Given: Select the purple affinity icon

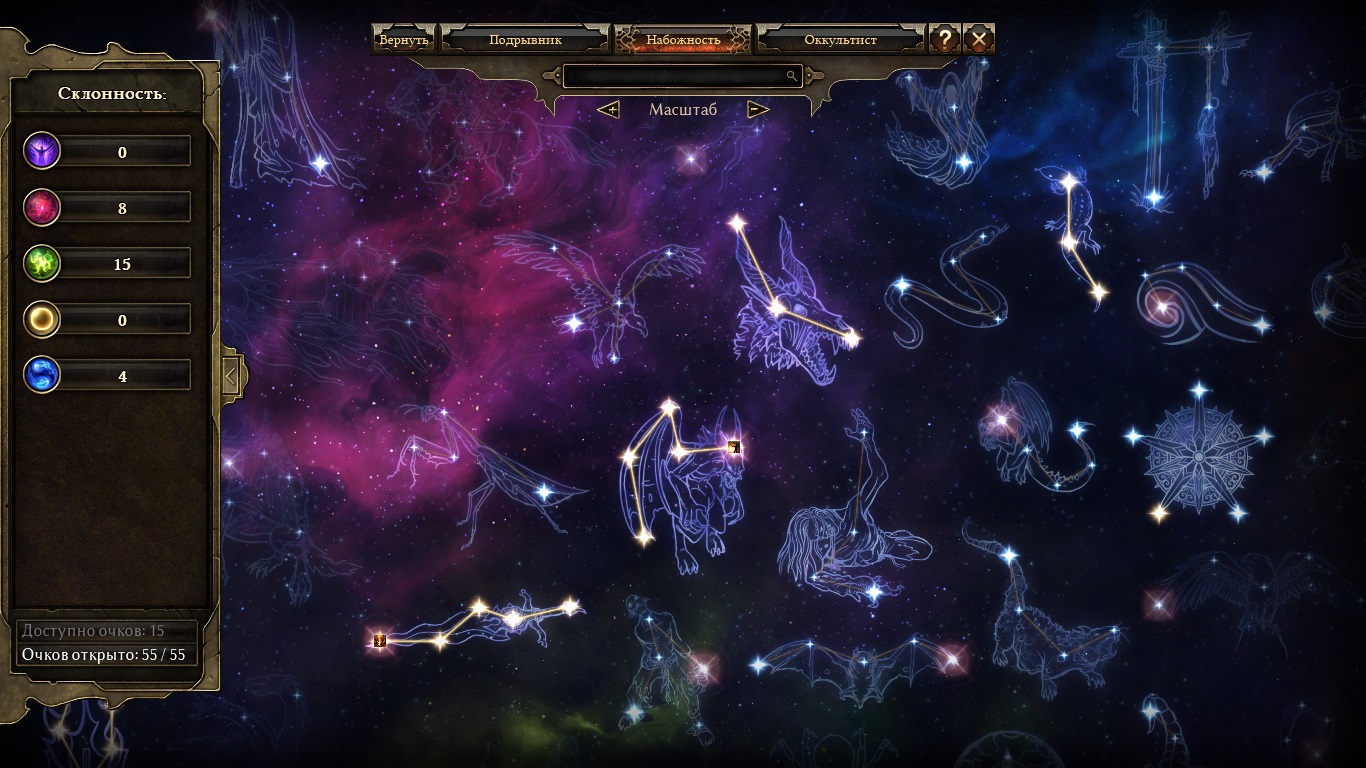Looking at the screenshot, I should pyautogui.click(x=43, y=152).
